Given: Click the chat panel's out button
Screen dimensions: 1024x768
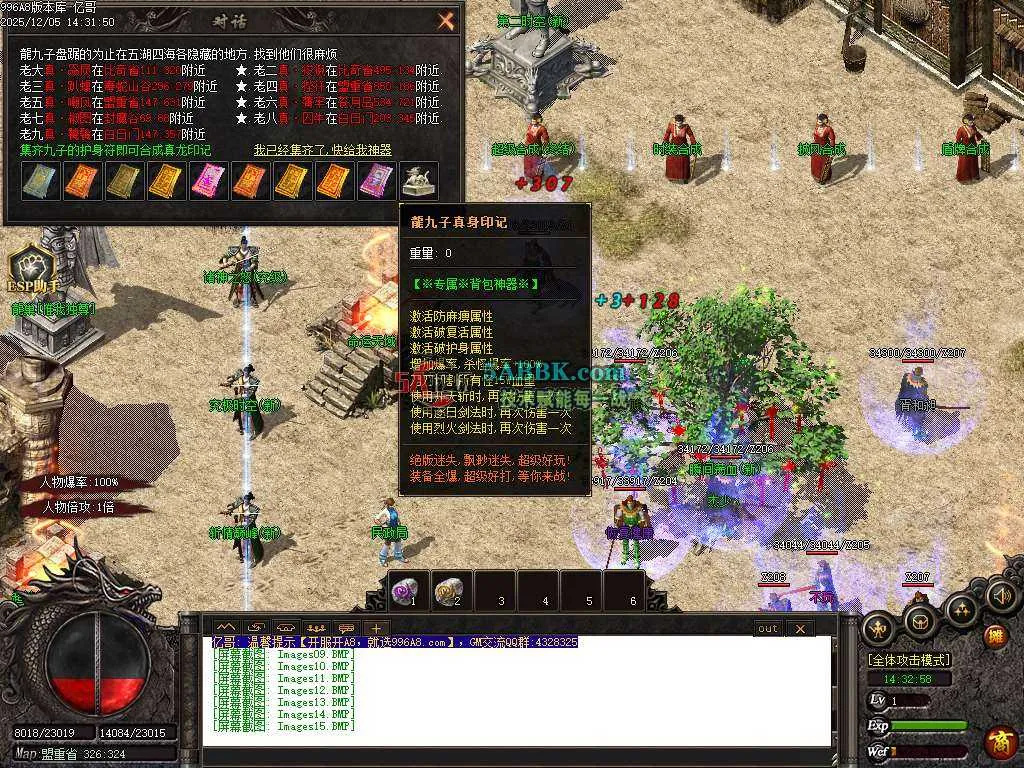Looking at the screenshot, I should coord(767,628).
